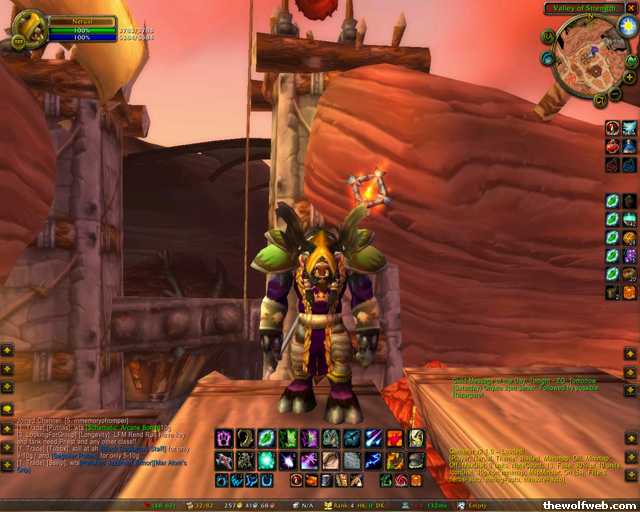Image resolution: width=640 pixels, height=512 pixels.
Task: Activate the purple bear paw ability
Action: 223,438
